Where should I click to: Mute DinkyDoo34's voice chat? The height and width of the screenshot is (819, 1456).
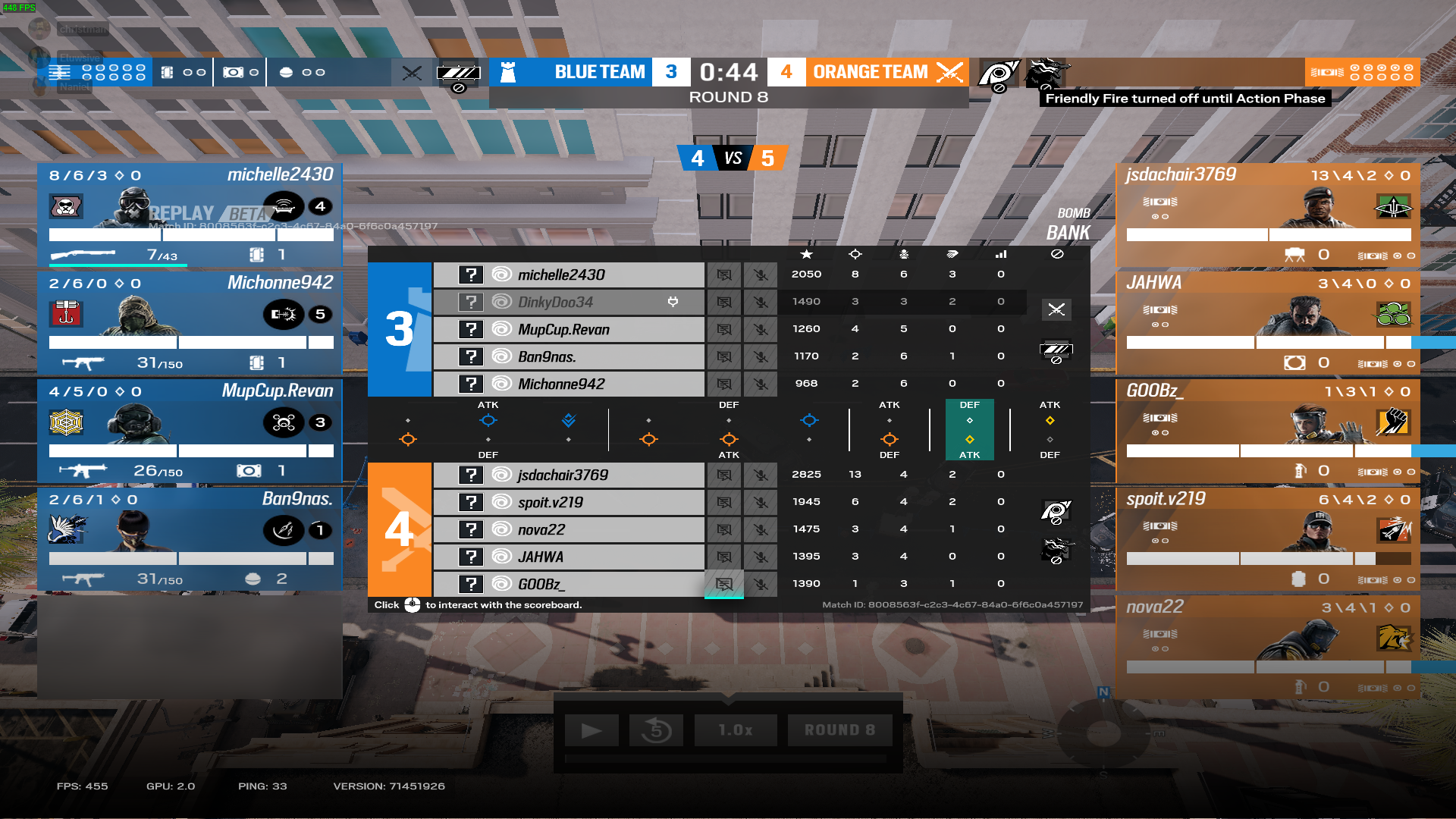pos(761,302)
